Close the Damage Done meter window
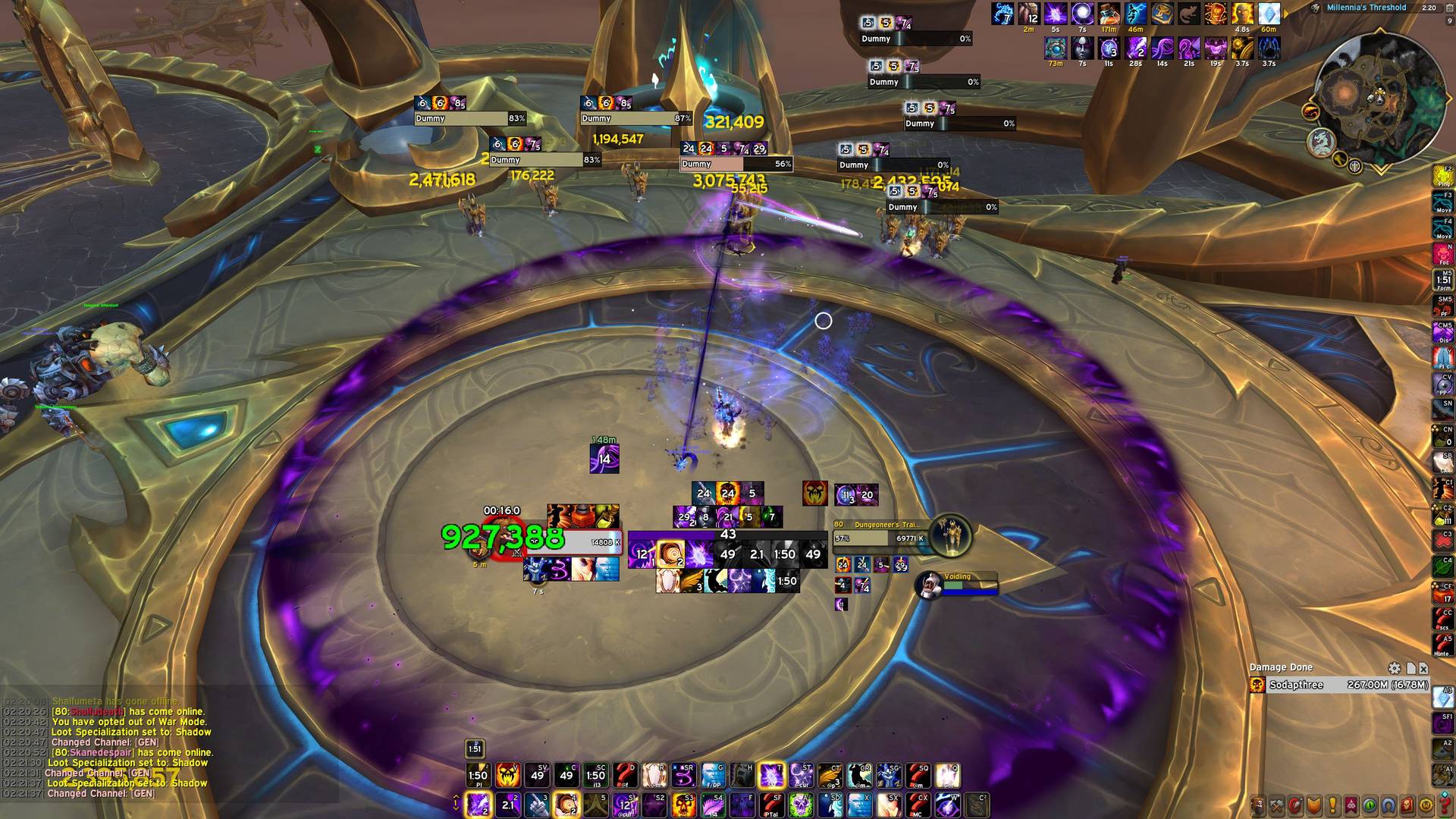1456x819 pixels. coord(1423,668)
